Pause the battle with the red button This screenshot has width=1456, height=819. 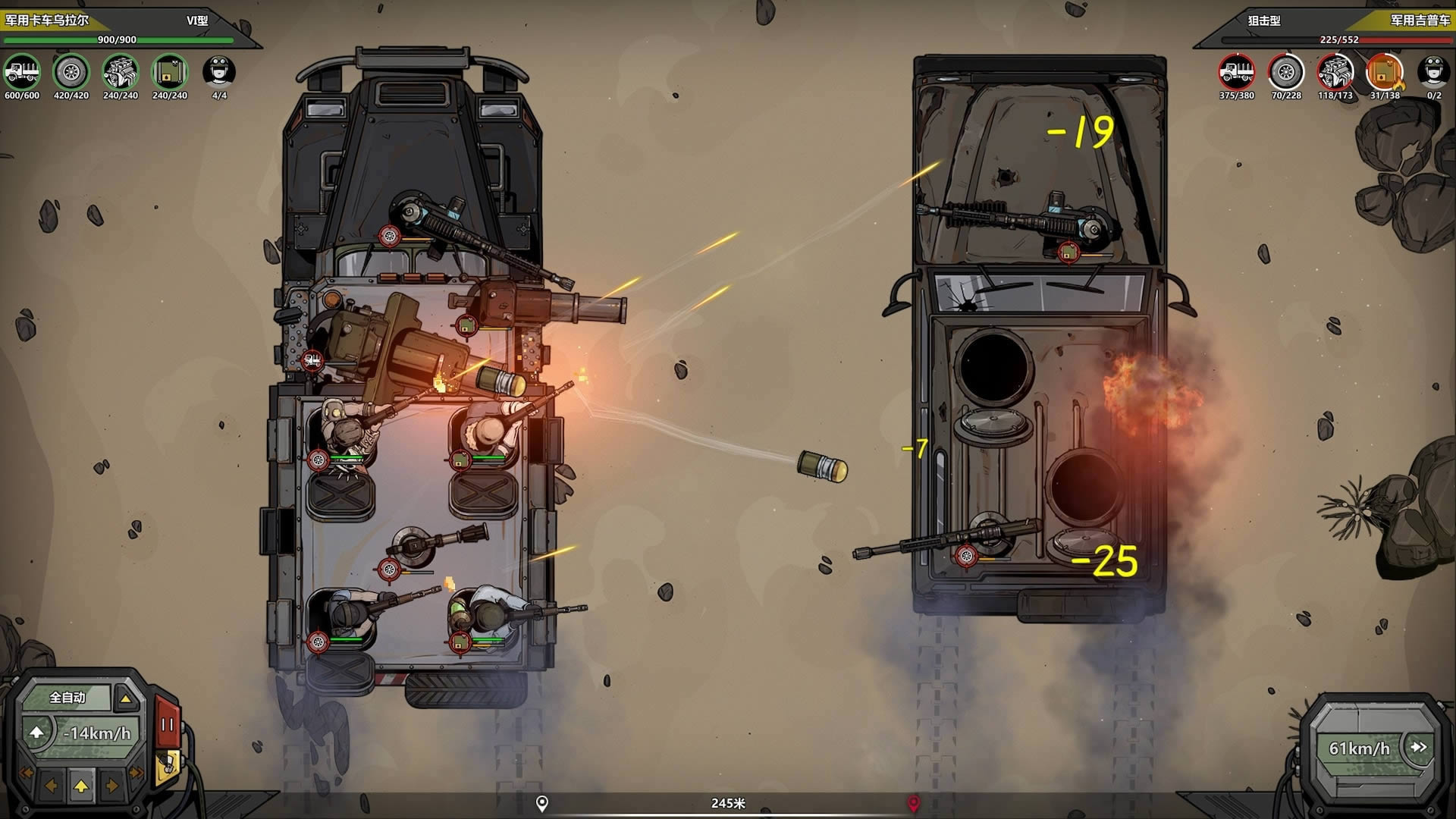click(168, 724)
